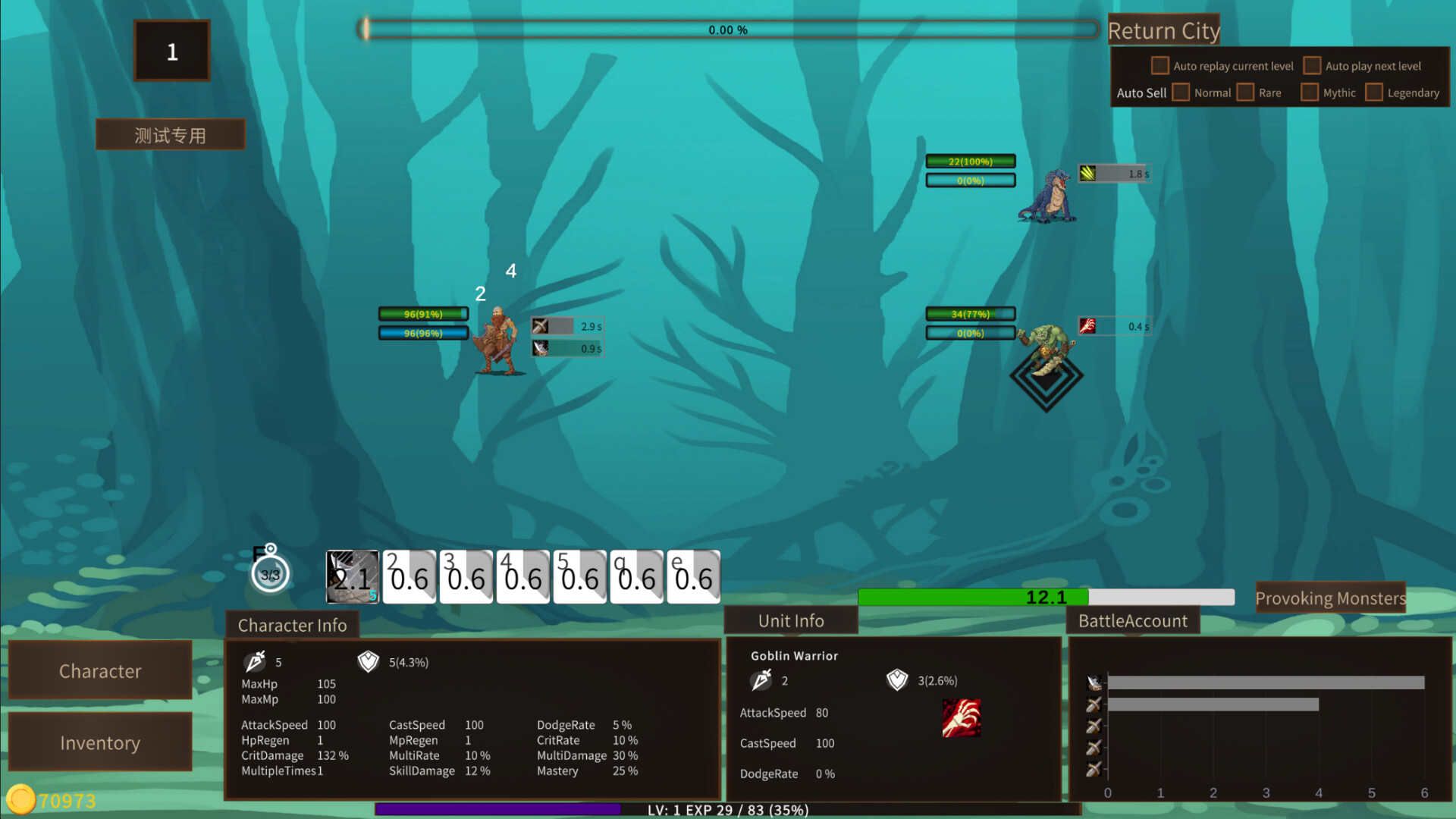
Task: Enable Auto replay current level
Action: click(1159, 66)
